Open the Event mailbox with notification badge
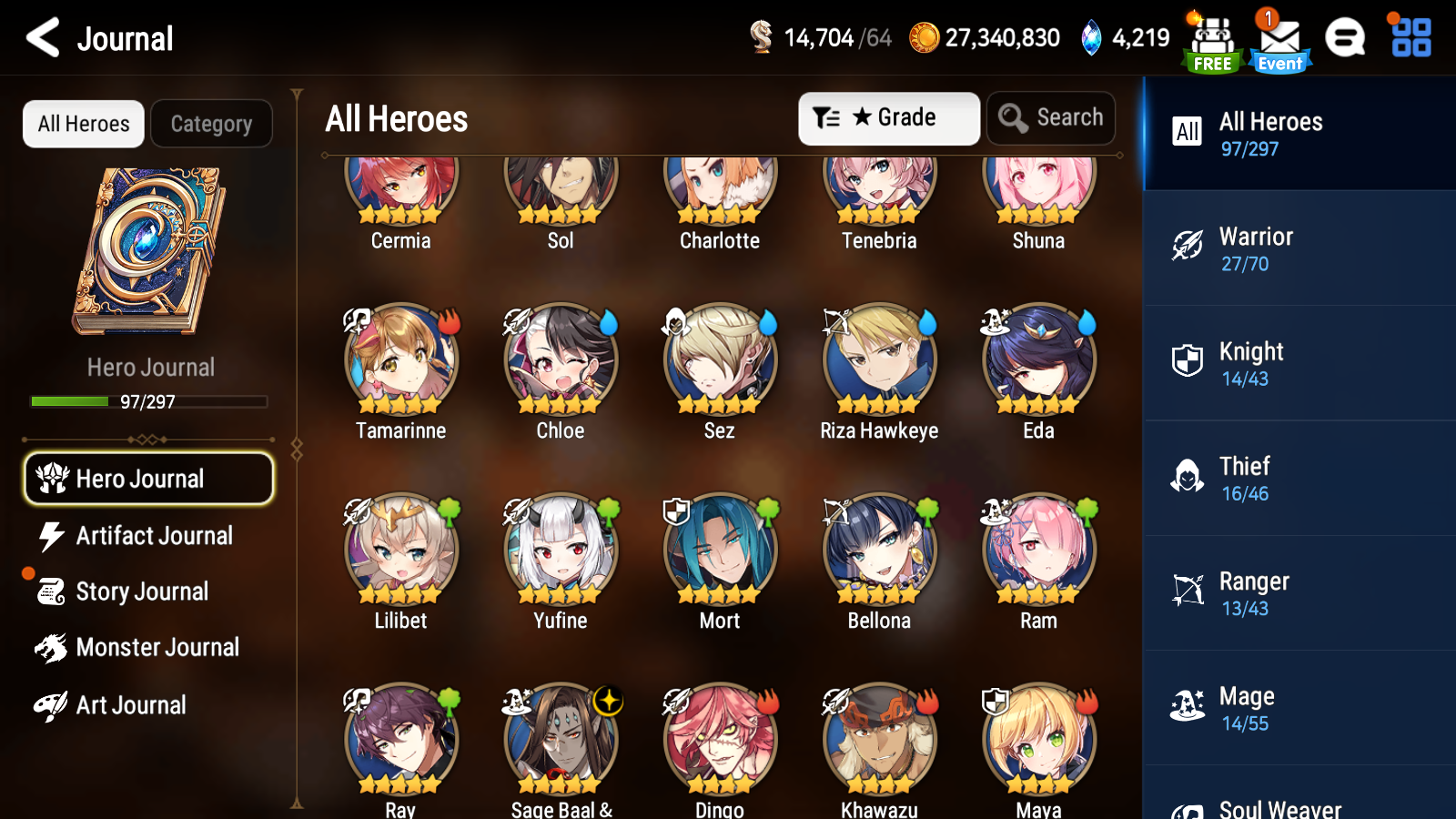Viewport: 1456px width, 819px height. pos(1279,38)
